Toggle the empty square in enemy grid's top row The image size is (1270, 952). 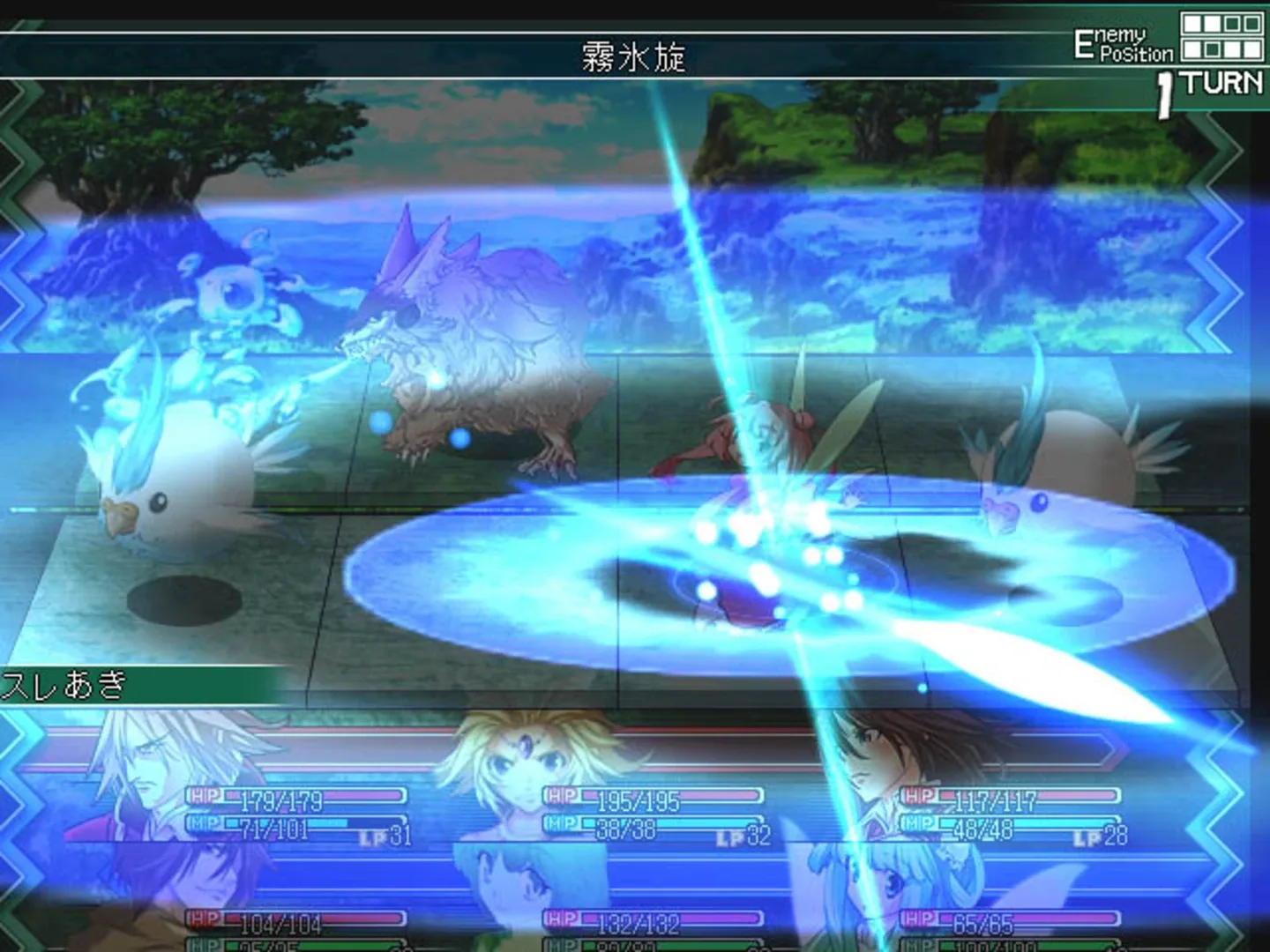click(x=1231, y=22)
